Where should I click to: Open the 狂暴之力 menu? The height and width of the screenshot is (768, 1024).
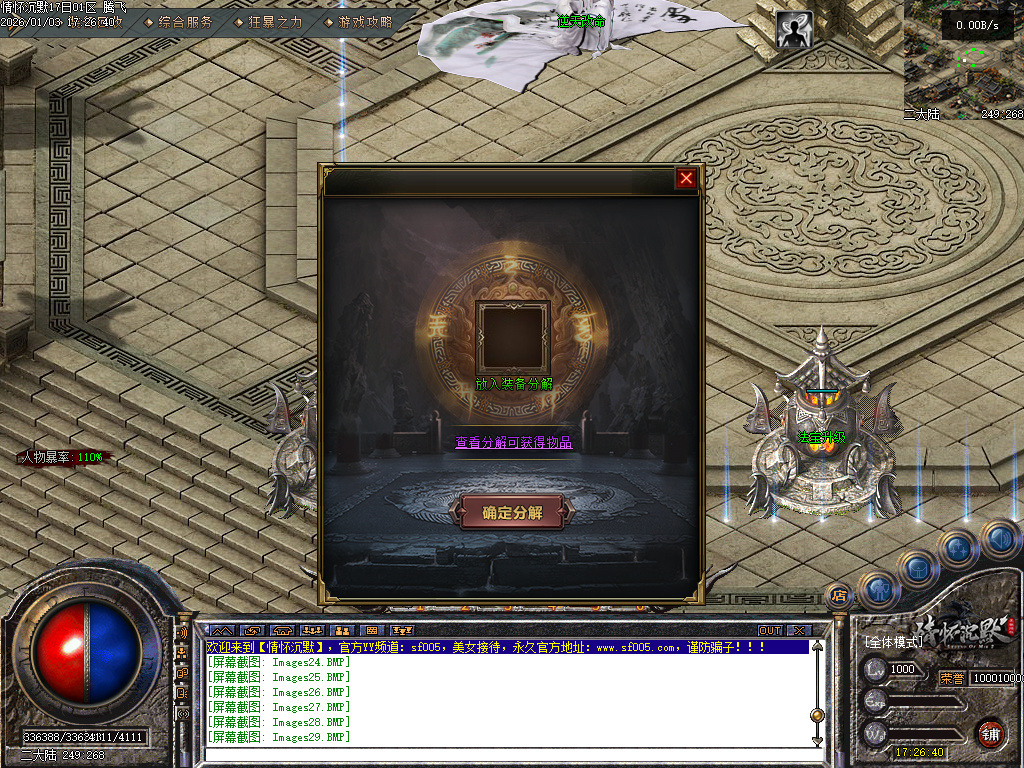click(x=269, y=21)
